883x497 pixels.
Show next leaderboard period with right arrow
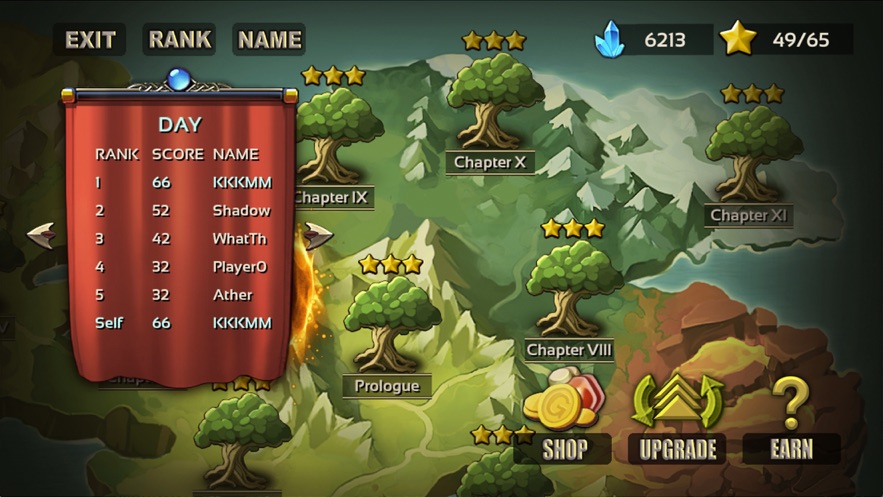[318, 235]
